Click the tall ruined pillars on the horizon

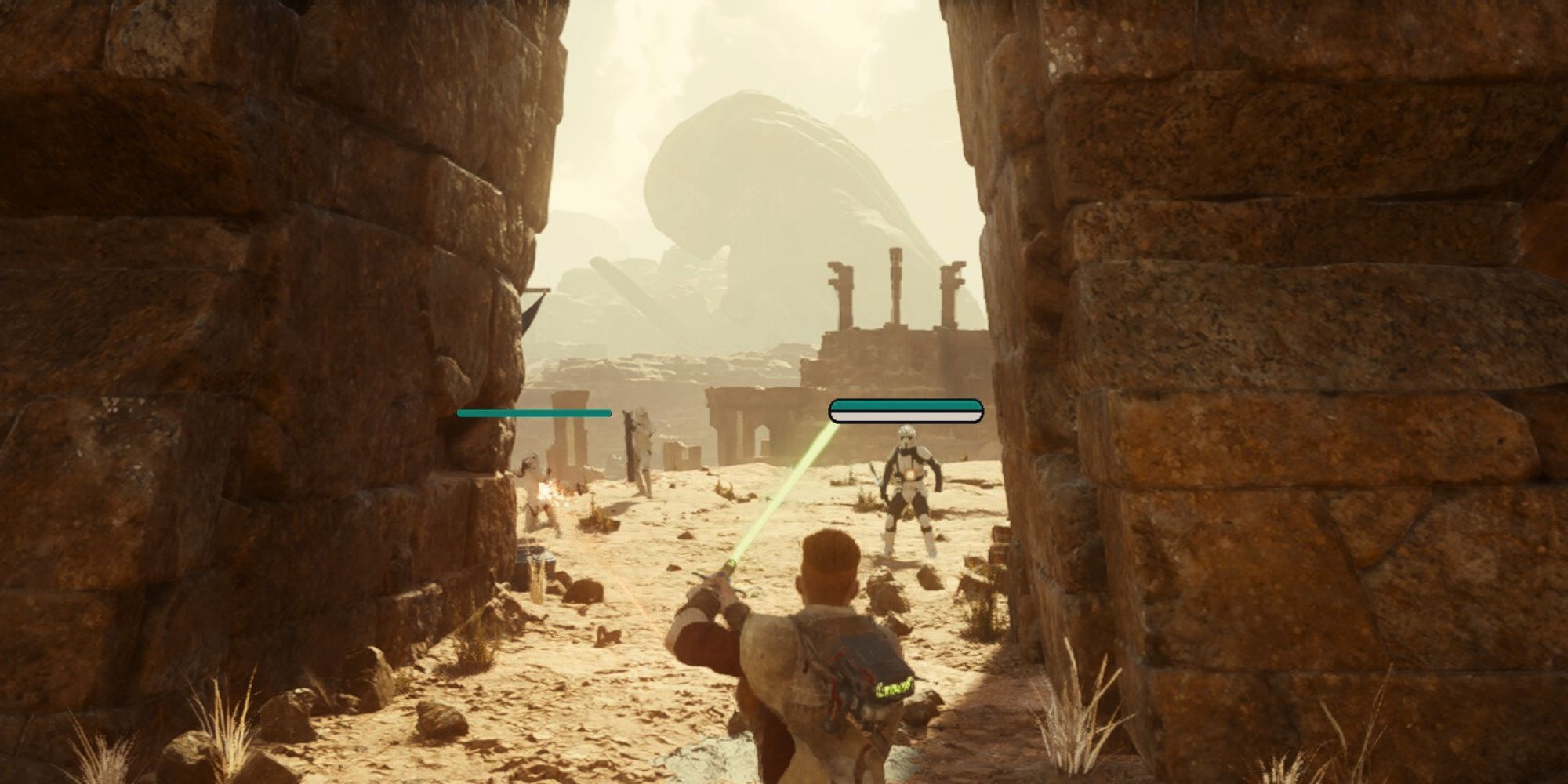point(894,290)
